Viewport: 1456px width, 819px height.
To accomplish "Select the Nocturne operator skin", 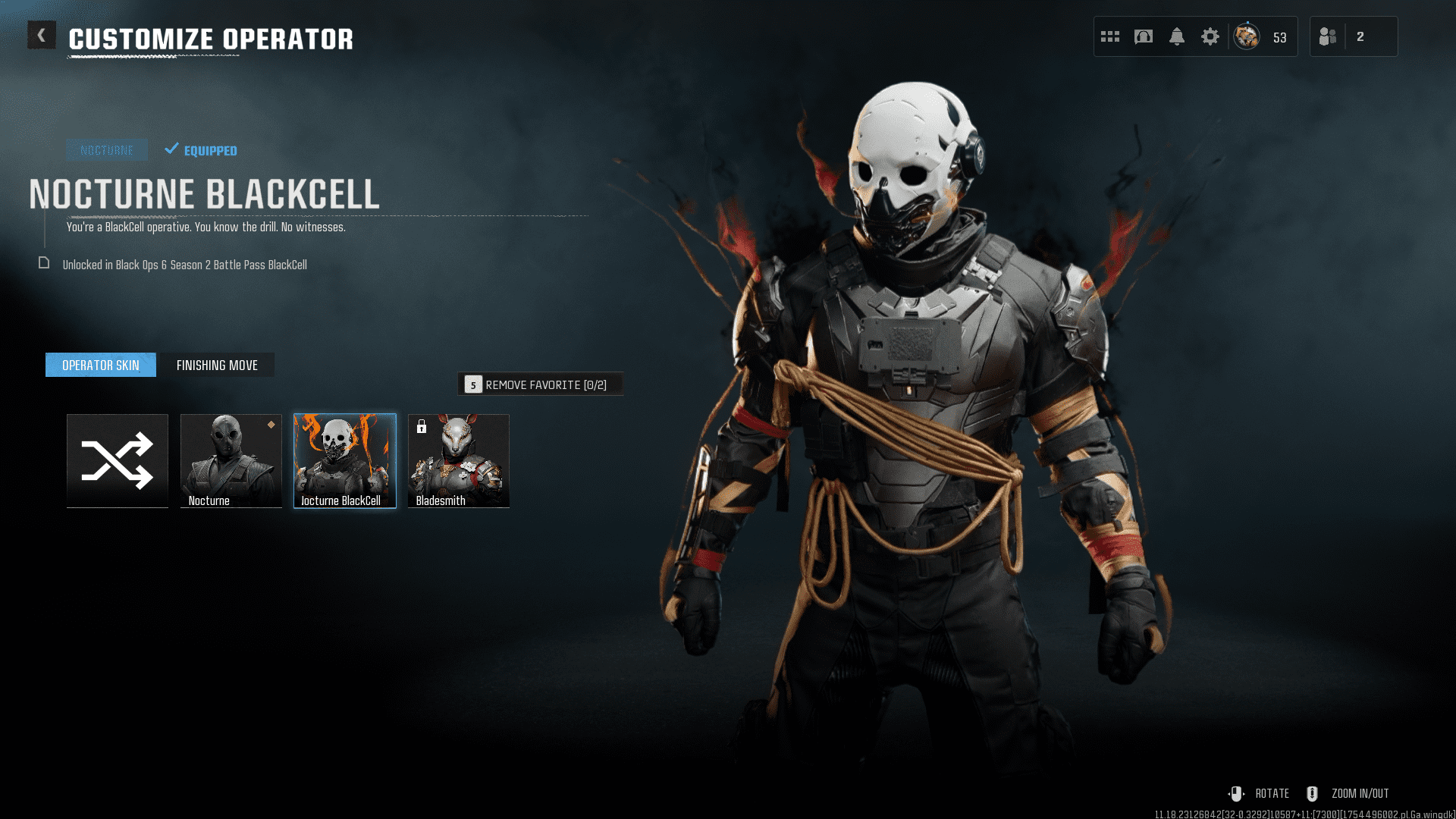I will tap(231, 460).
